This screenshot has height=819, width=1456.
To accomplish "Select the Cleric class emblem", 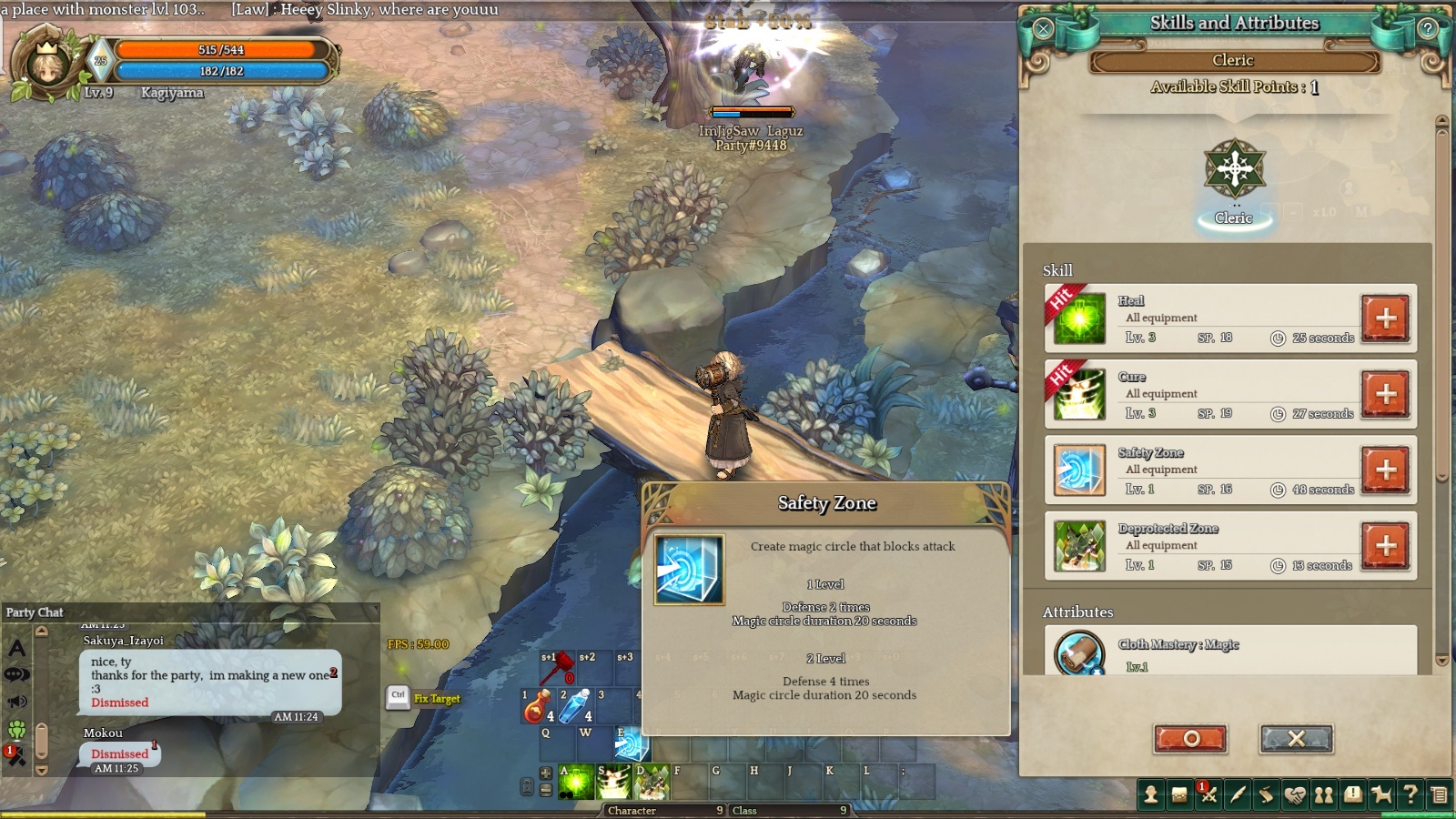I will [1234, 170].
